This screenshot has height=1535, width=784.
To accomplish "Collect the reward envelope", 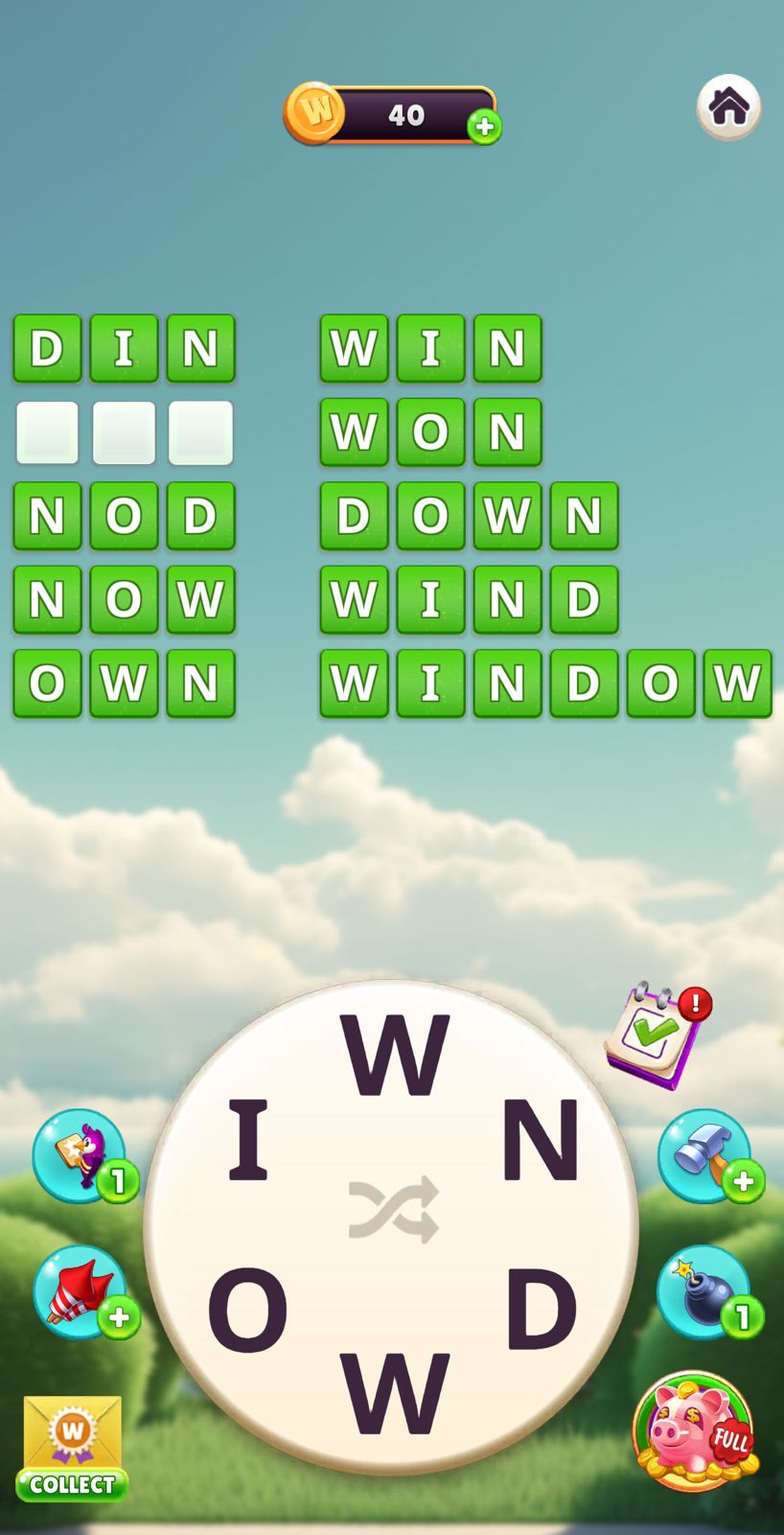I will click(x=72, y=1448).
